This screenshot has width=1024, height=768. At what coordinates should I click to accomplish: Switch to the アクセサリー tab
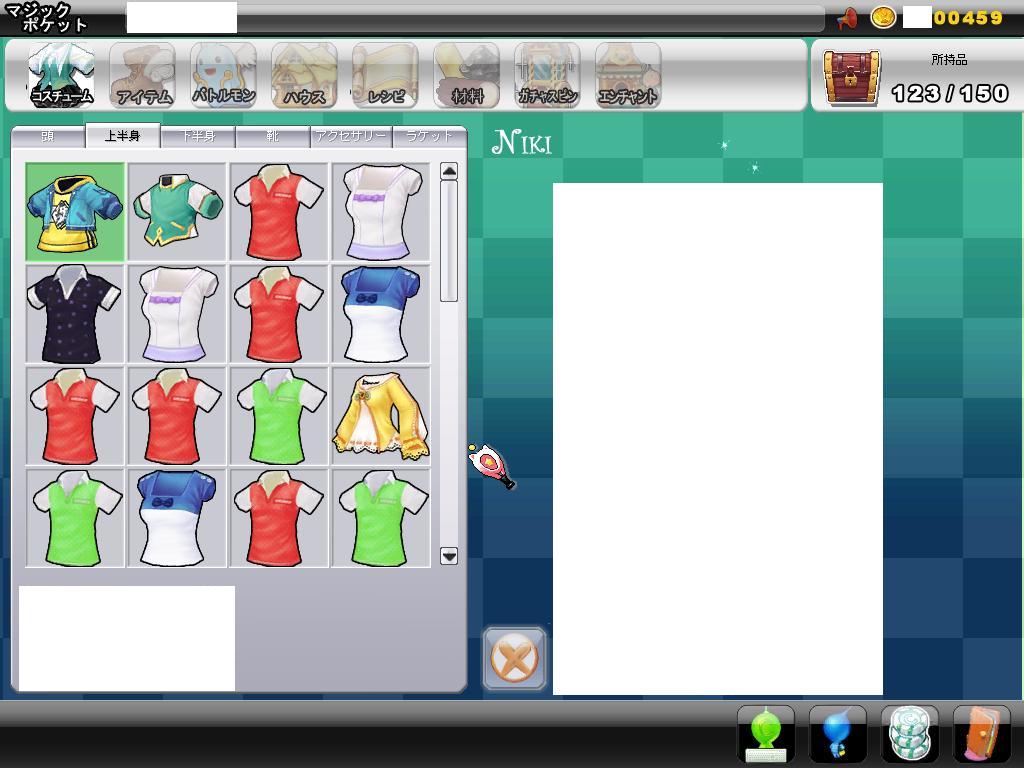tap(350, 136)
